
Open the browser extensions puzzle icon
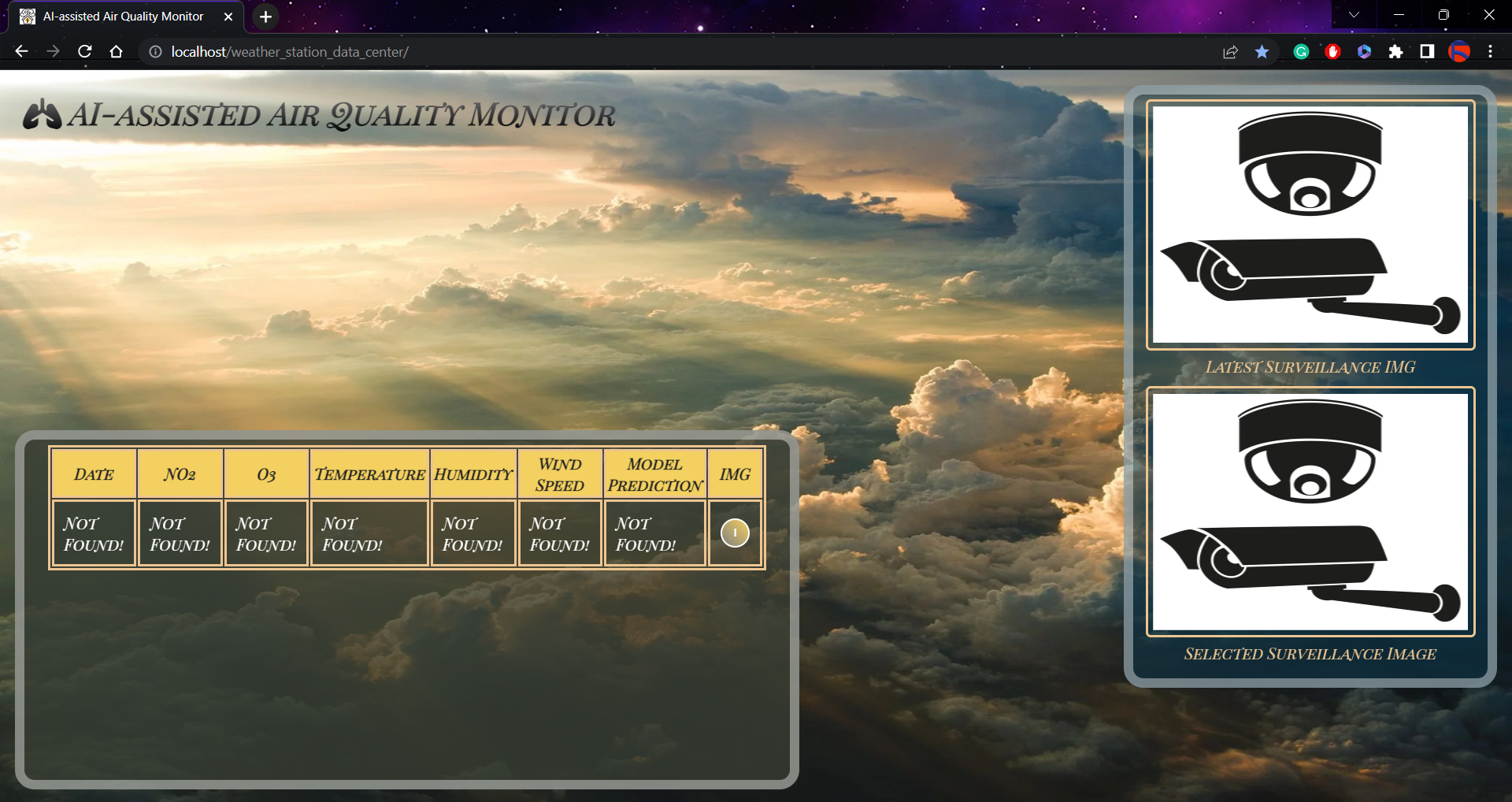[x=1396, y=51]
